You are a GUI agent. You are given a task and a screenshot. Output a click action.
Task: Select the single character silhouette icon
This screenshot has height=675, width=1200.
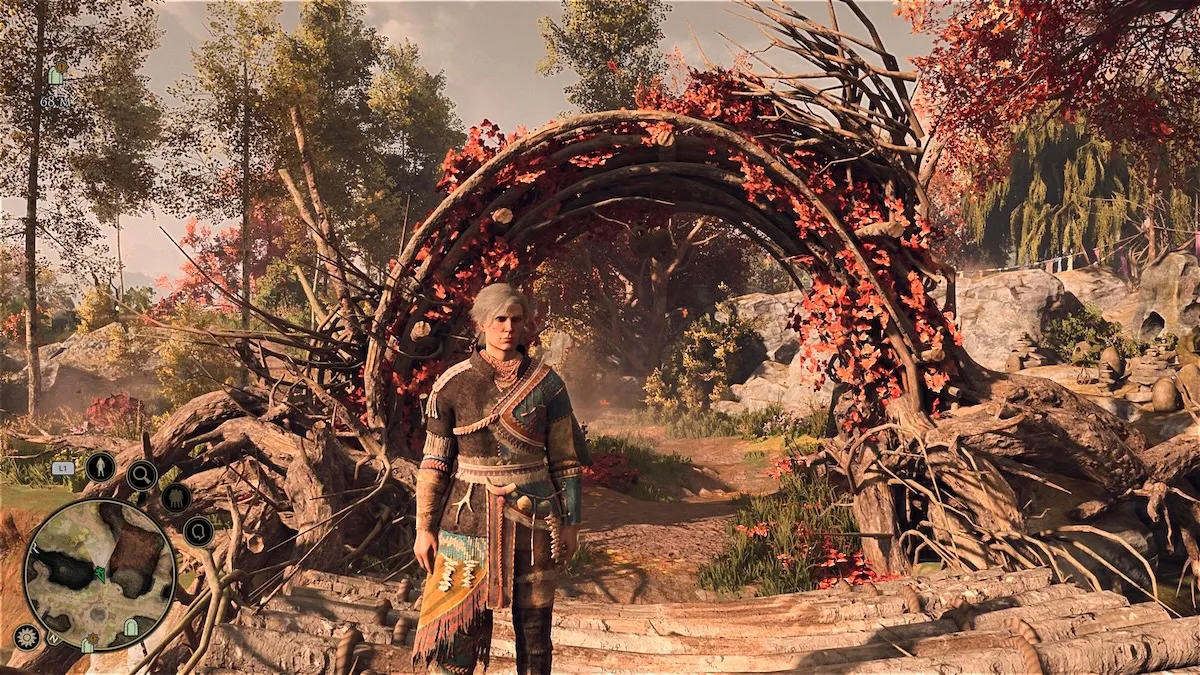(100, 466)
